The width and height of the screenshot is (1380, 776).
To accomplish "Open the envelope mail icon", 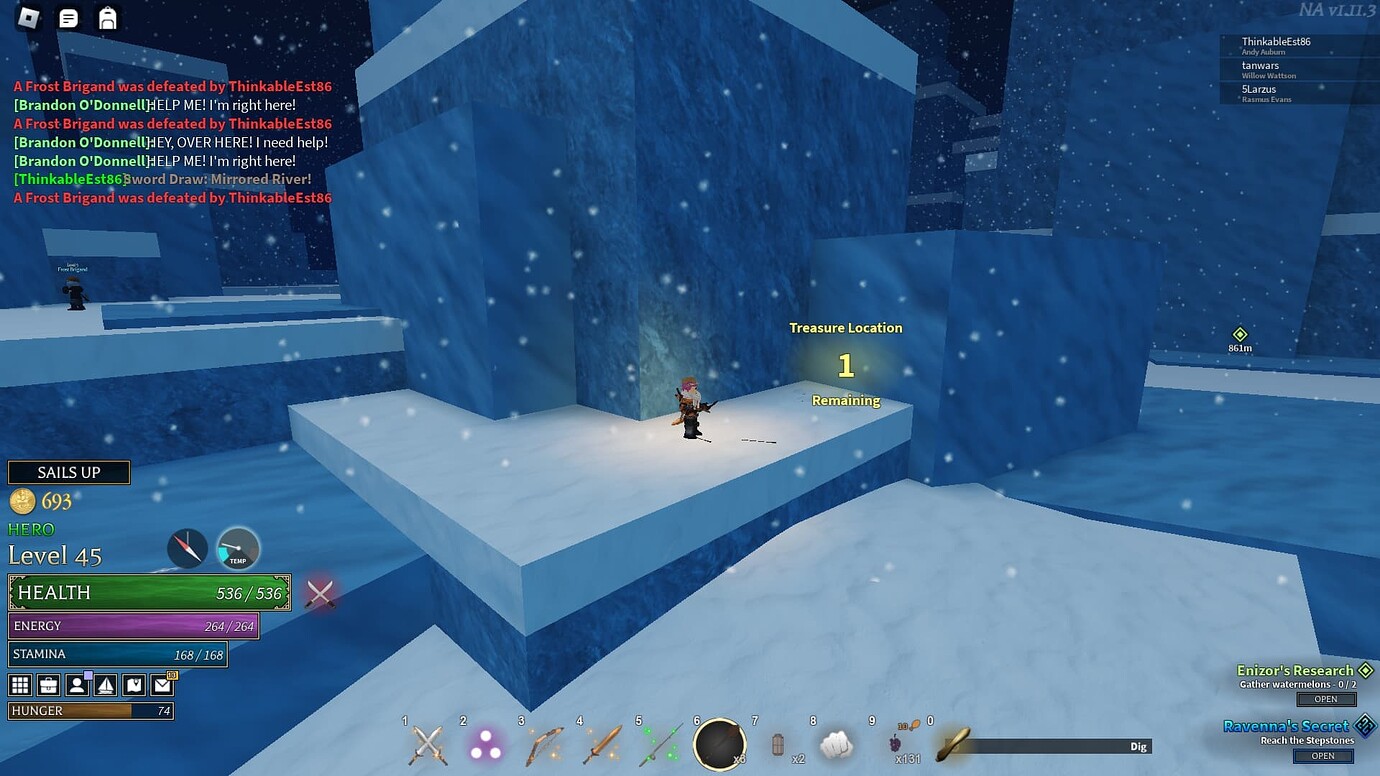I will (162, 685).
